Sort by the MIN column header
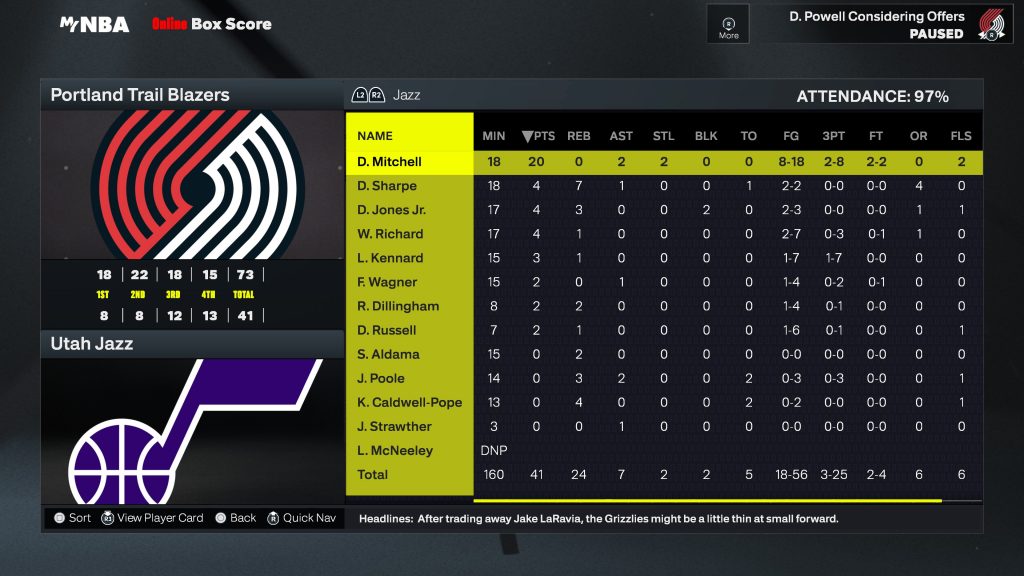 pyautogui.click(x=494, y=136)
